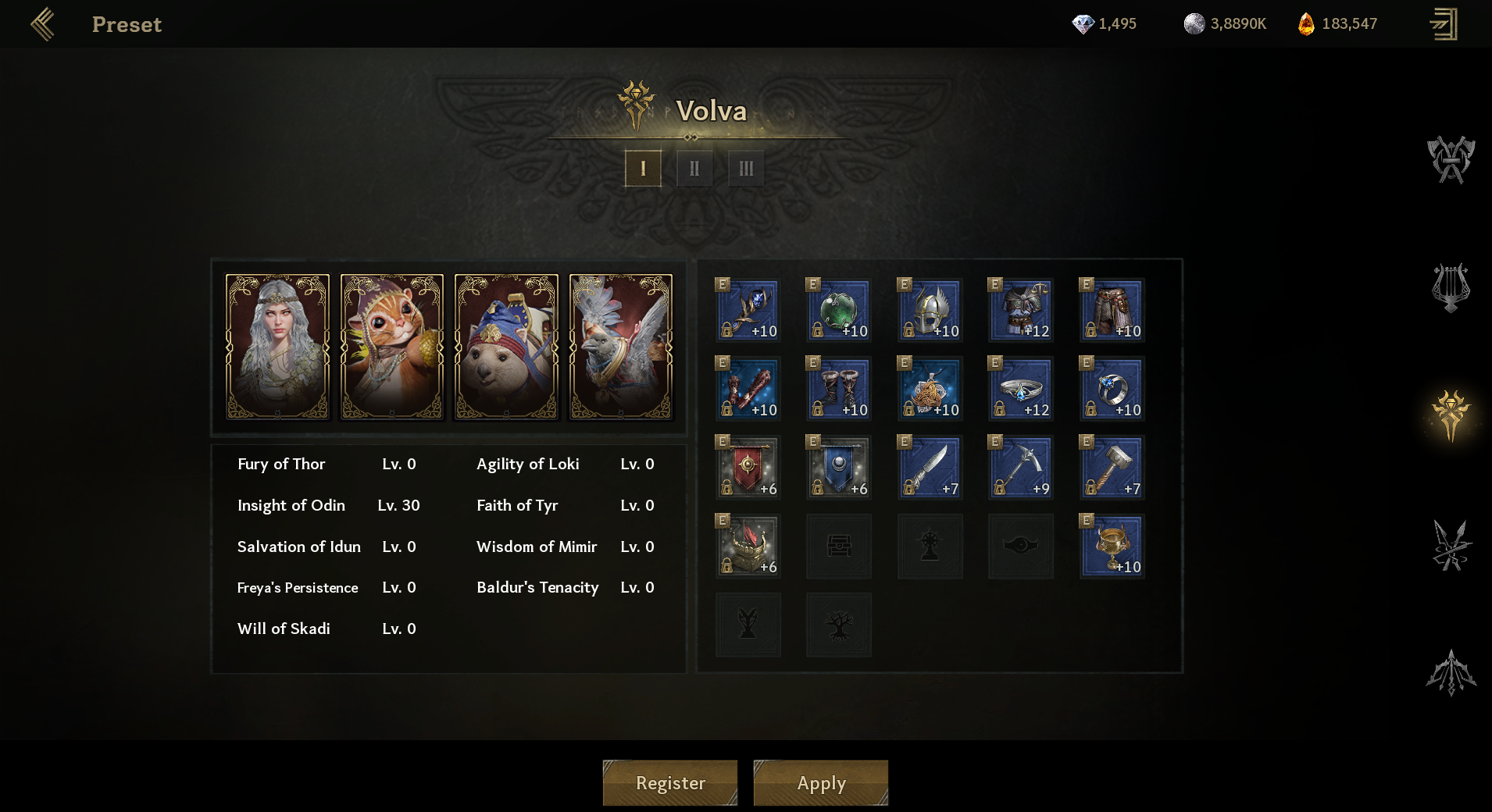The width and height of the screenshot is (1492, 812).
Task: Apply the selected preset
Action: (820, 782)
